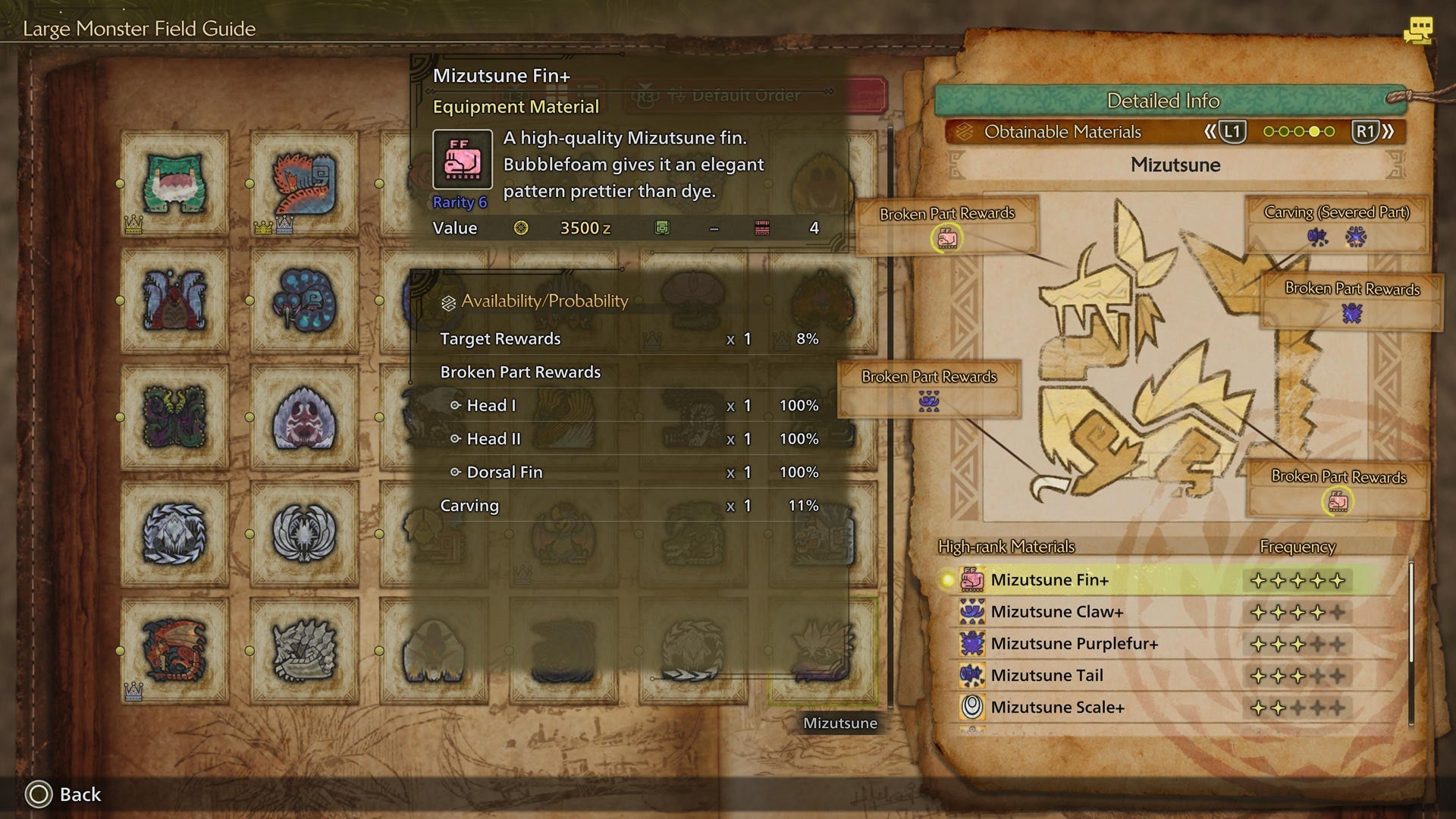Switch to the Obtainable Materials section header
The image size is (1456, 819).
coord(1062,131)
